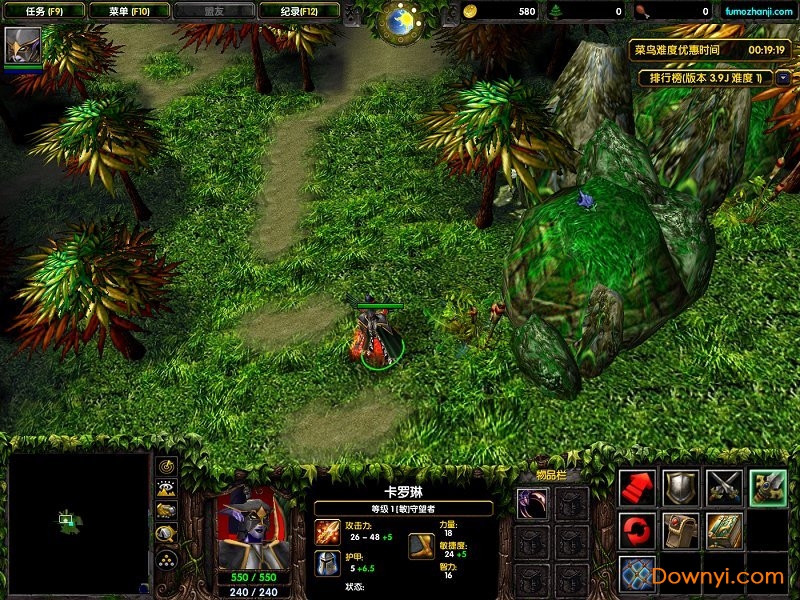
Task: Activate the red circular arrows Patrol command
Action: pos(637,530)
